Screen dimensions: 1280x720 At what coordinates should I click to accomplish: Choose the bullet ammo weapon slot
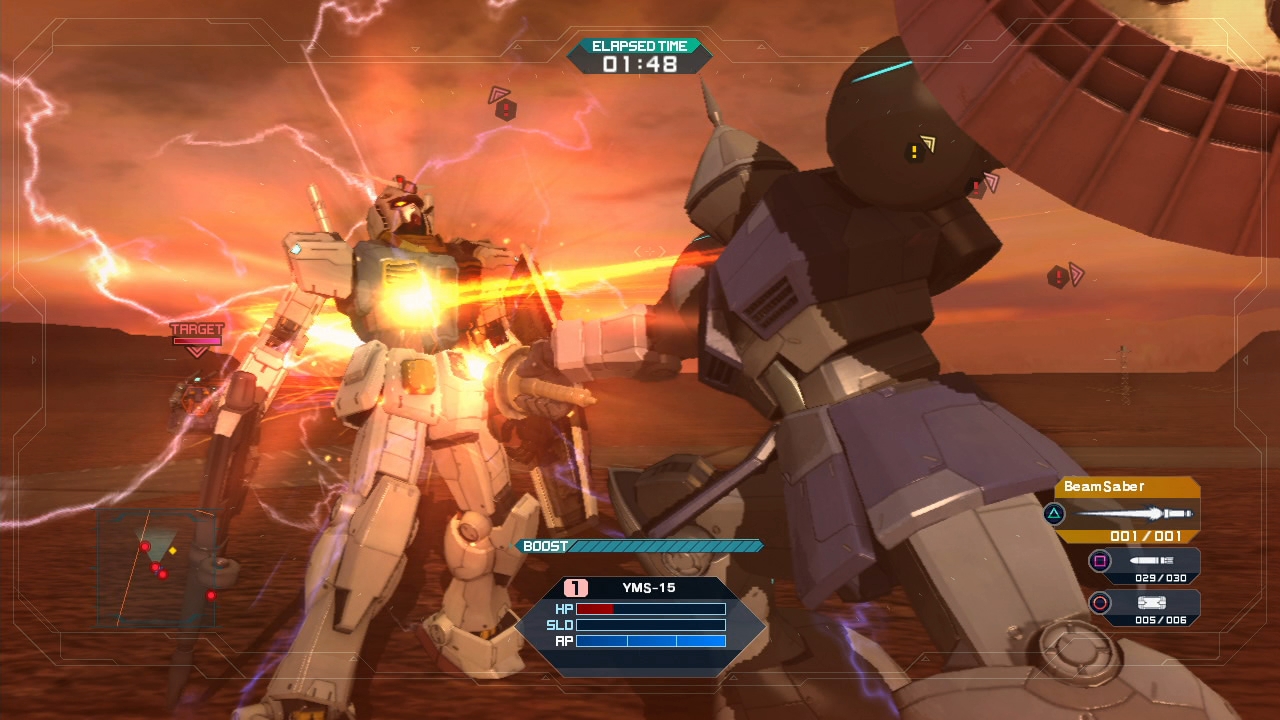tap(1145, 565)
